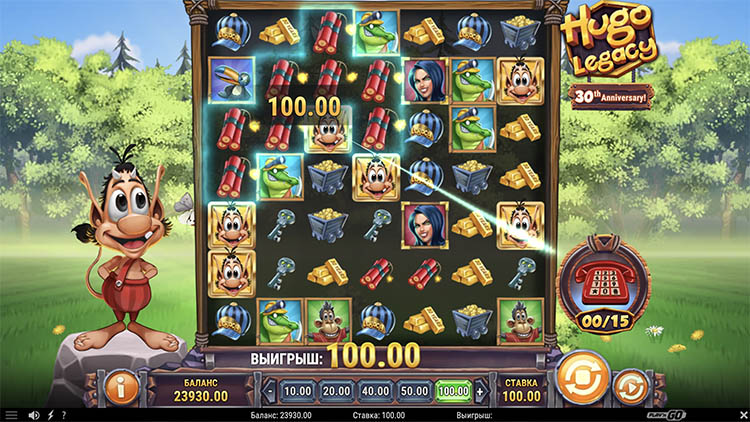Spin the reels with the large orange button
750x422 pixels.
[x=578, y=378]
